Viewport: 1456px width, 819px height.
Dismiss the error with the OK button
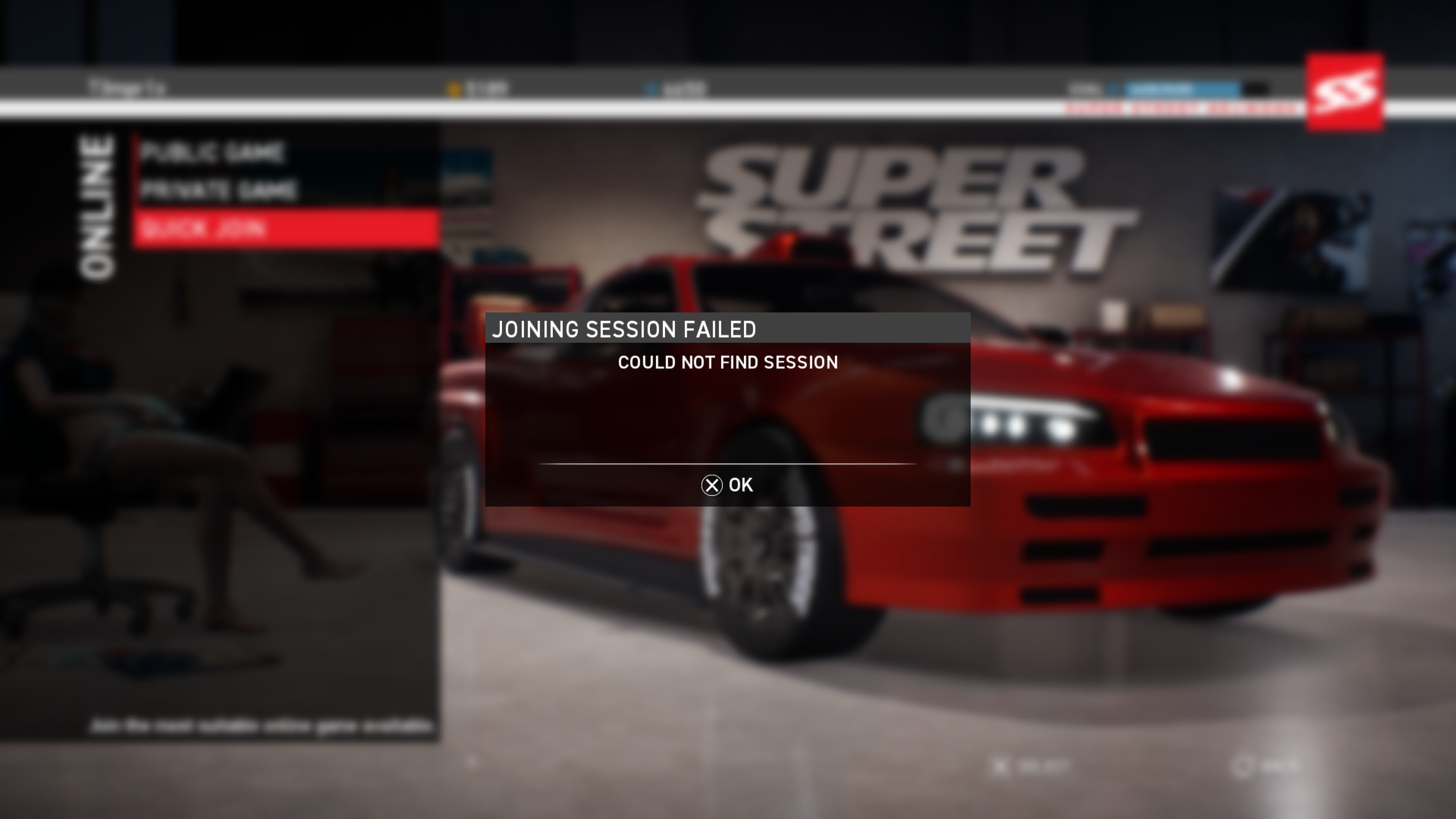[727, 485]
